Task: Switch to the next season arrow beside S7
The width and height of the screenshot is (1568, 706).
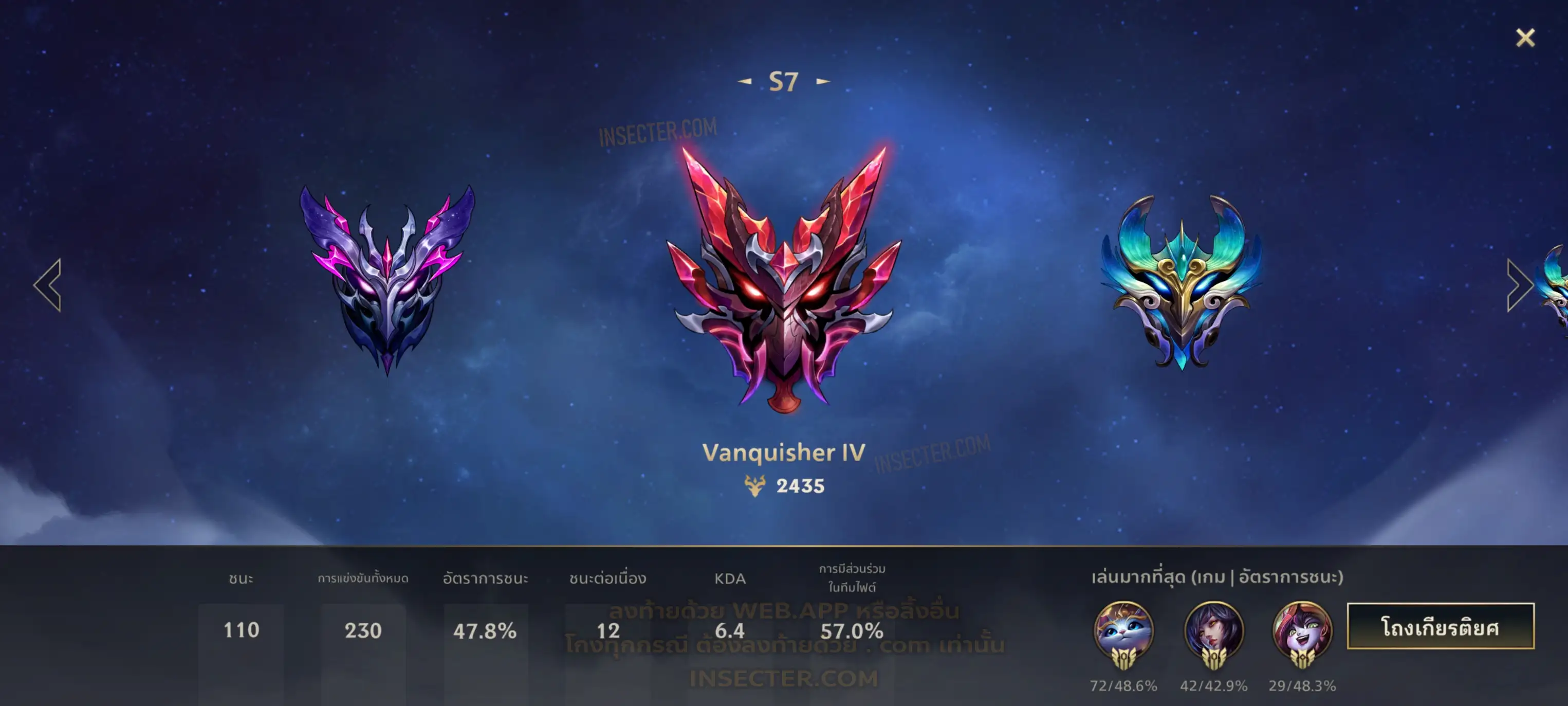Action: tap(823, 81)
